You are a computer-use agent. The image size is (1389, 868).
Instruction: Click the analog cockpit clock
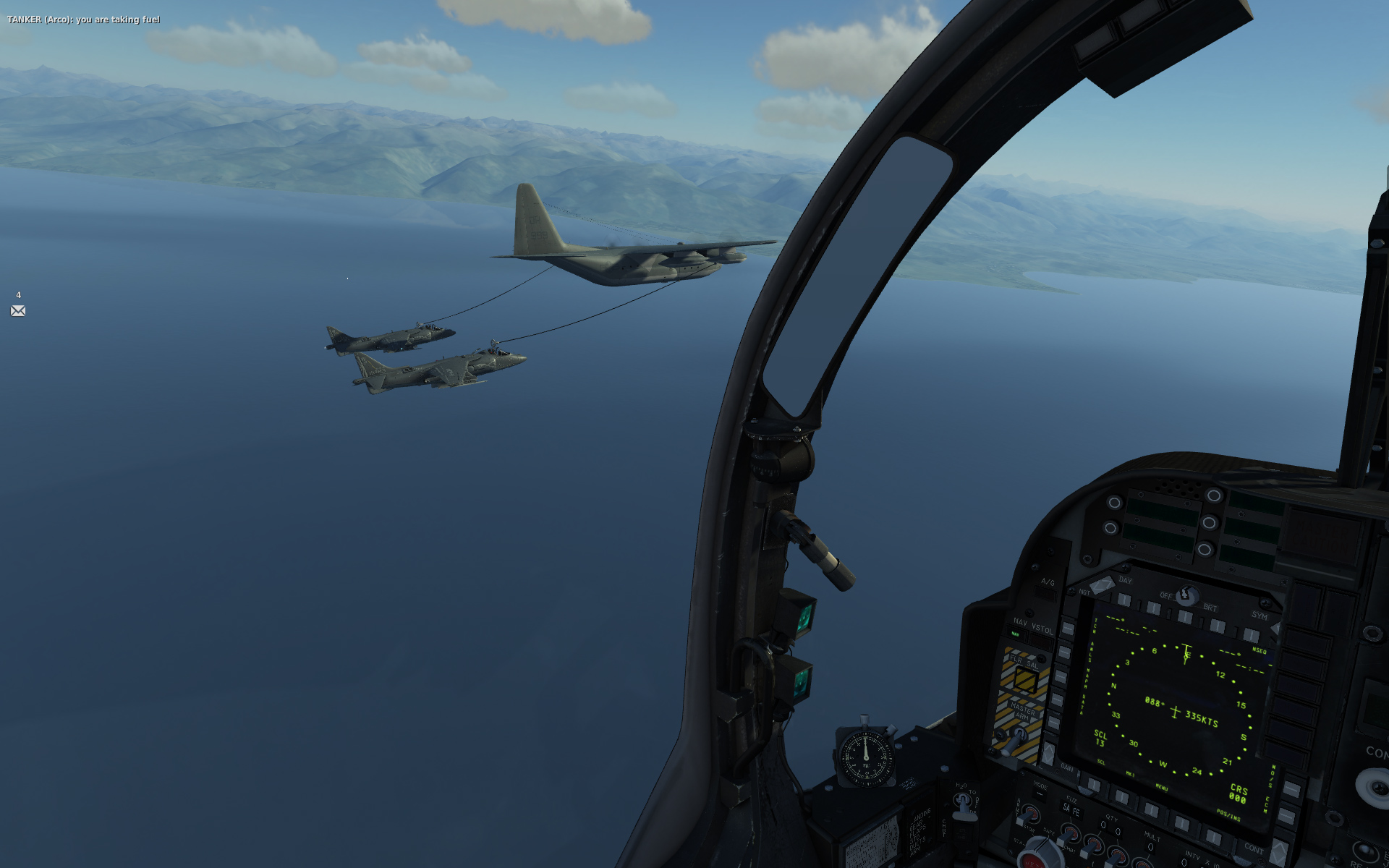(x=866, y=757)
